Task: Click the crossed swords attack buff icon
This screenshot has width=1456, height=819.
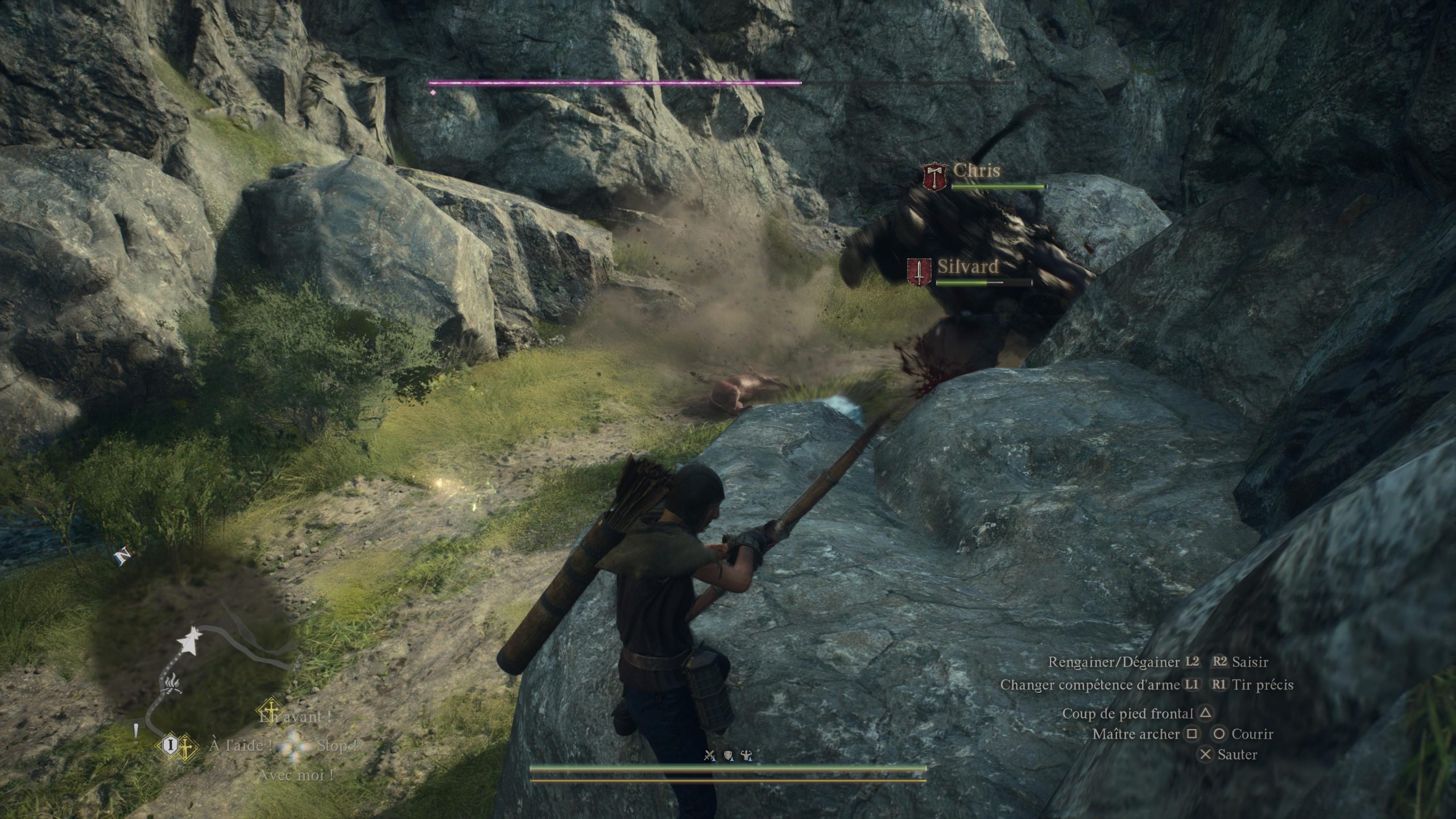Action: 709,755
